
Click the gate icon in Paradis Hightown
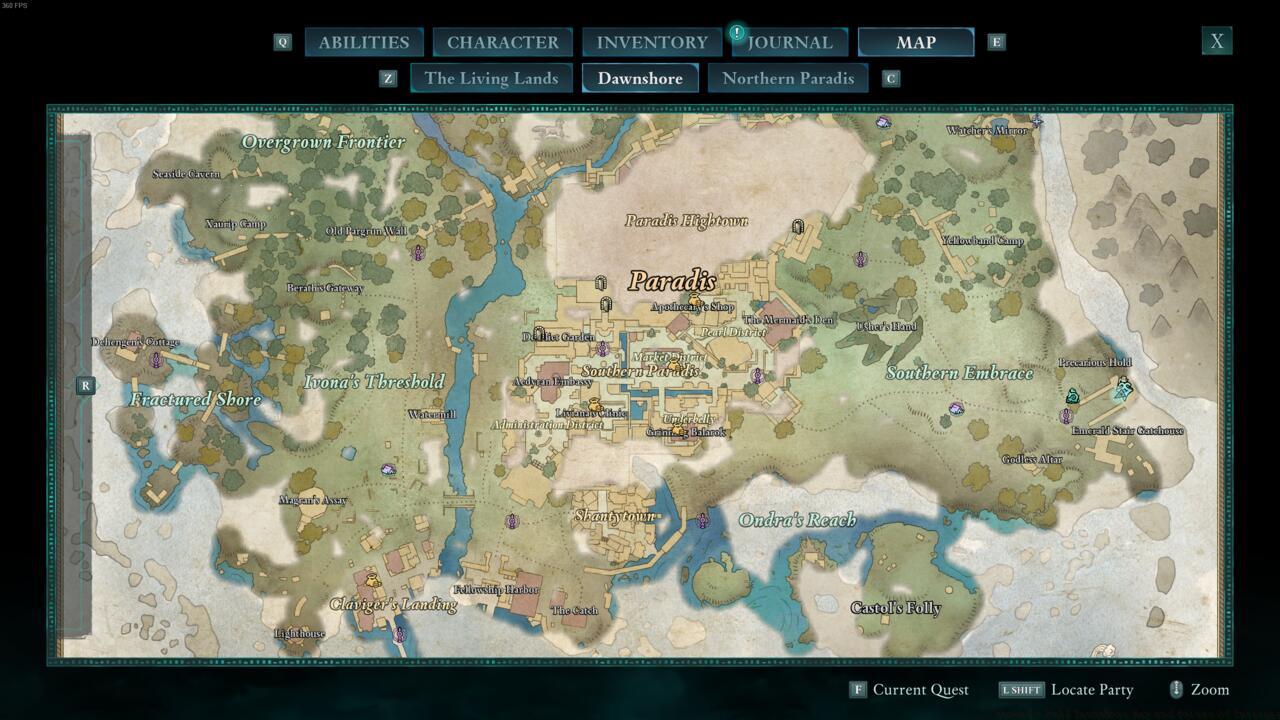797,227
